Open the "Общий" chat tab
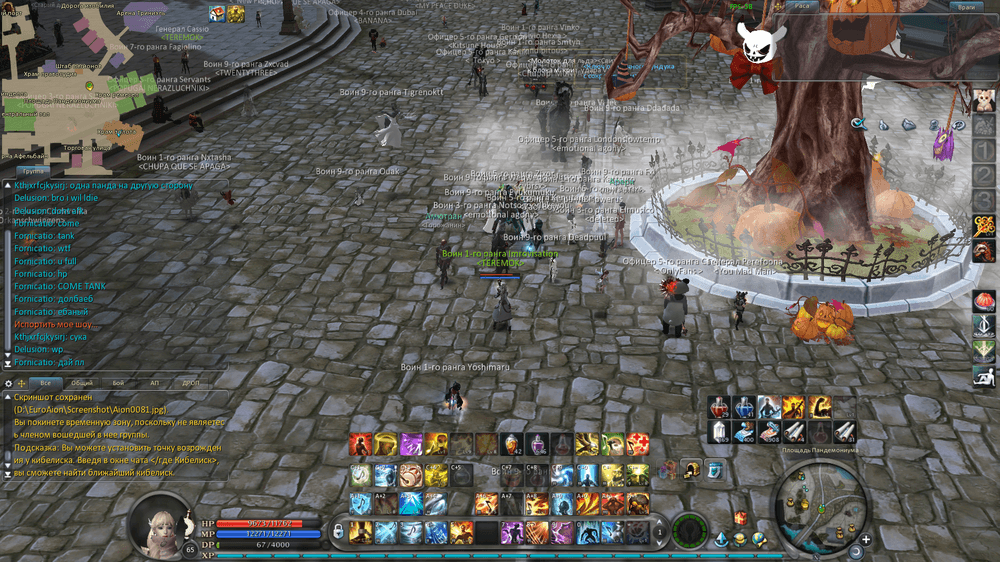Screen dimensions: 1000x562 coord(82,383)
